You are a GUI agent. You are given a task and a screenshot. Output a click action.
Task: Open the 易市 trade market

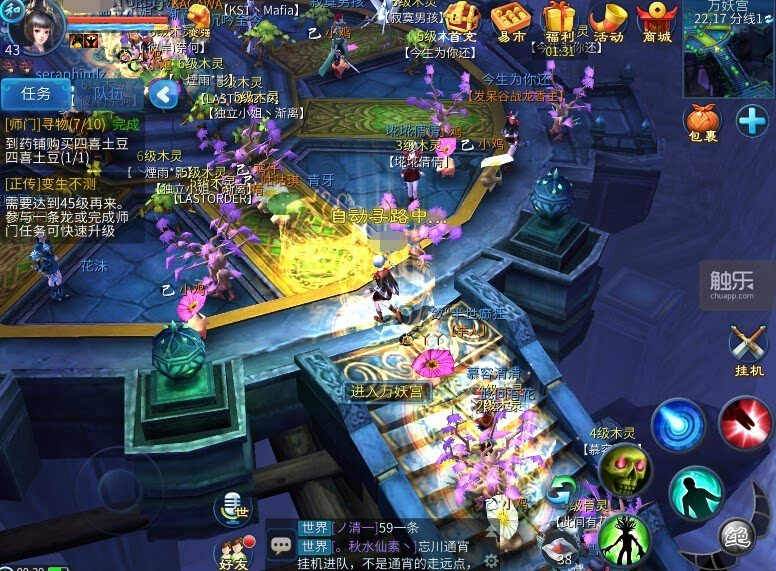[510, 22]
